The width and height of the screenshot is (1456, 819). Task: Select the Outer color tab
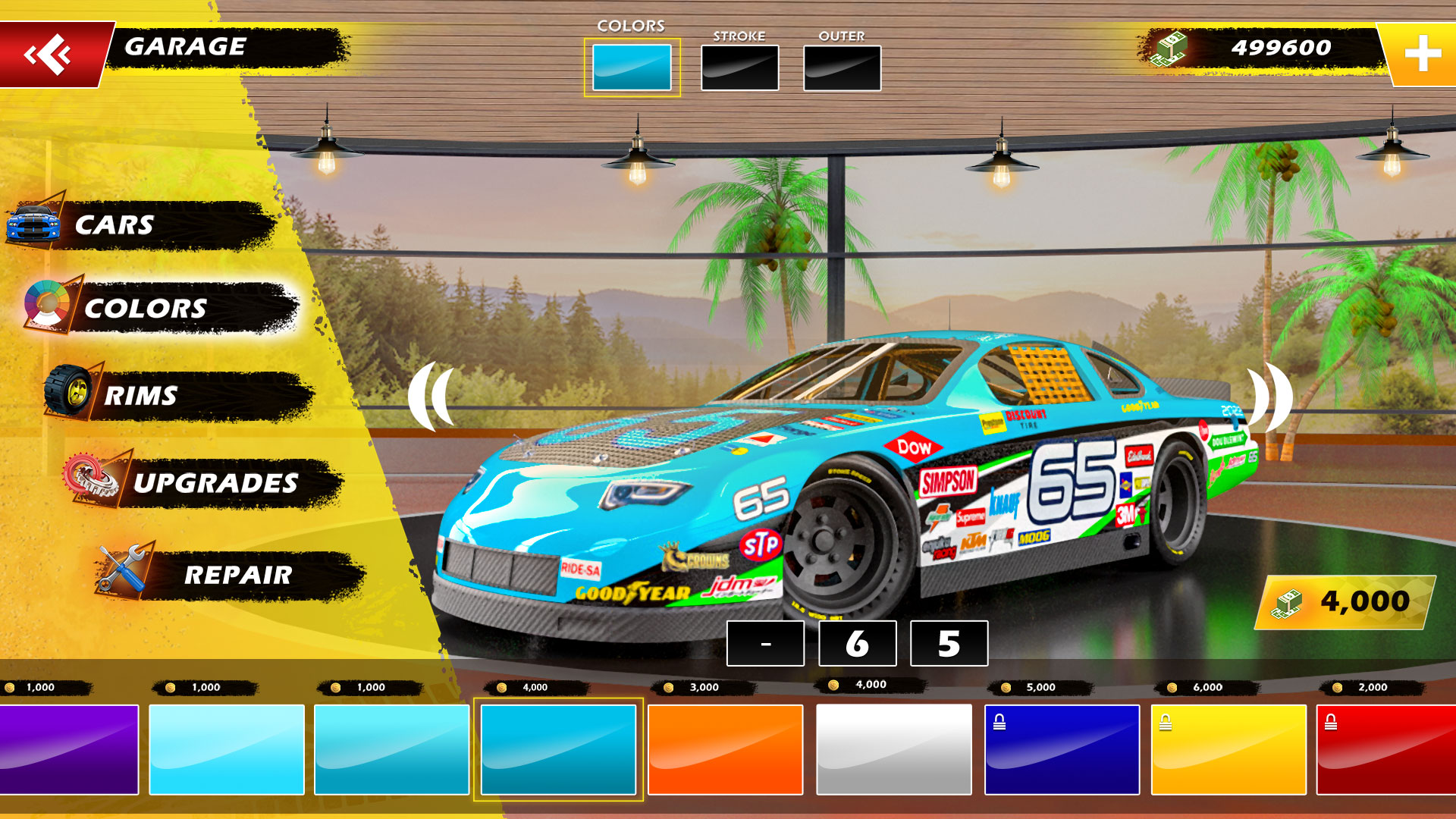tap(842, 67)
